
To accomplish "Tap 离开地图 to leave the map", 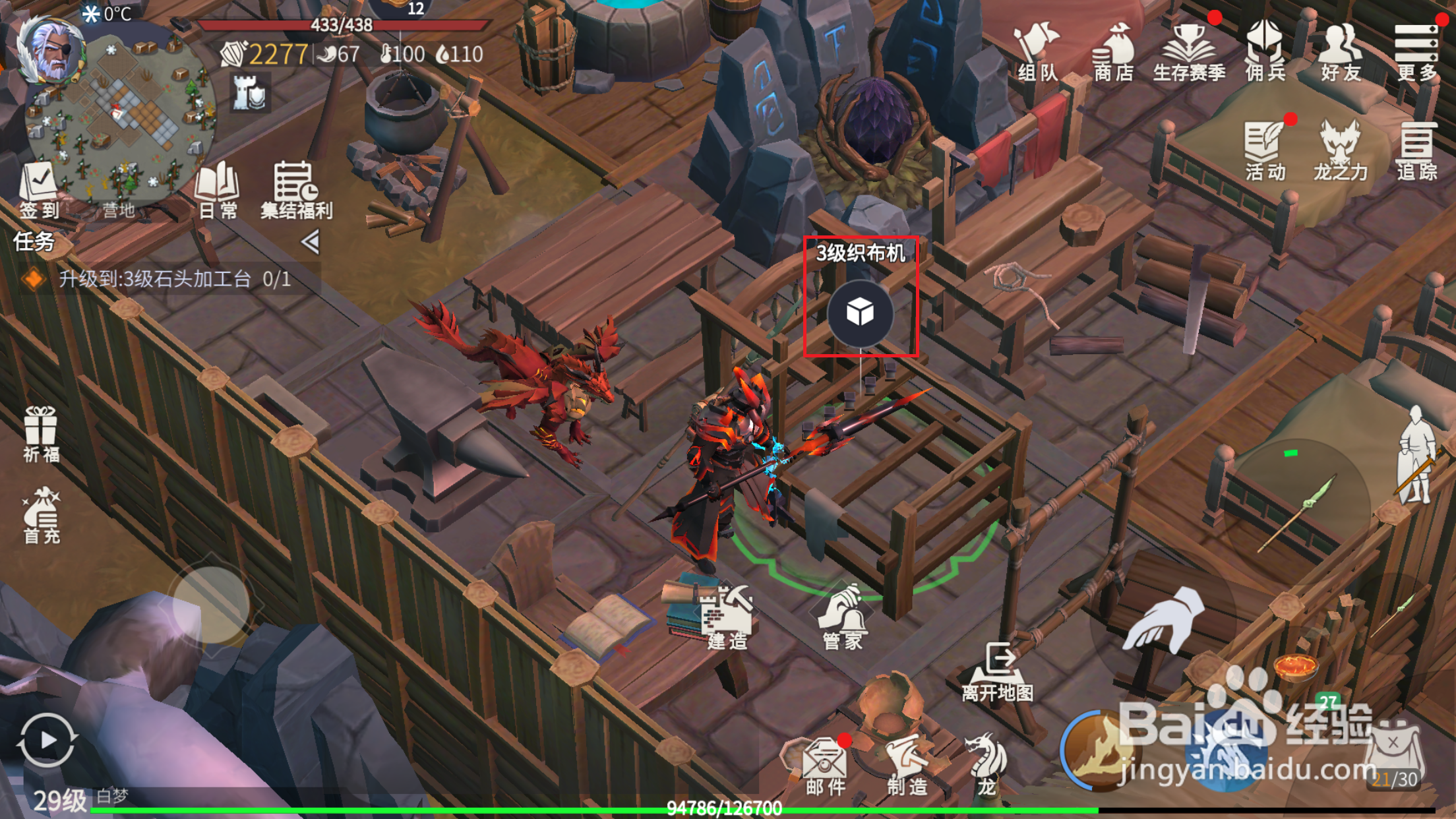I will click(998, 673).
